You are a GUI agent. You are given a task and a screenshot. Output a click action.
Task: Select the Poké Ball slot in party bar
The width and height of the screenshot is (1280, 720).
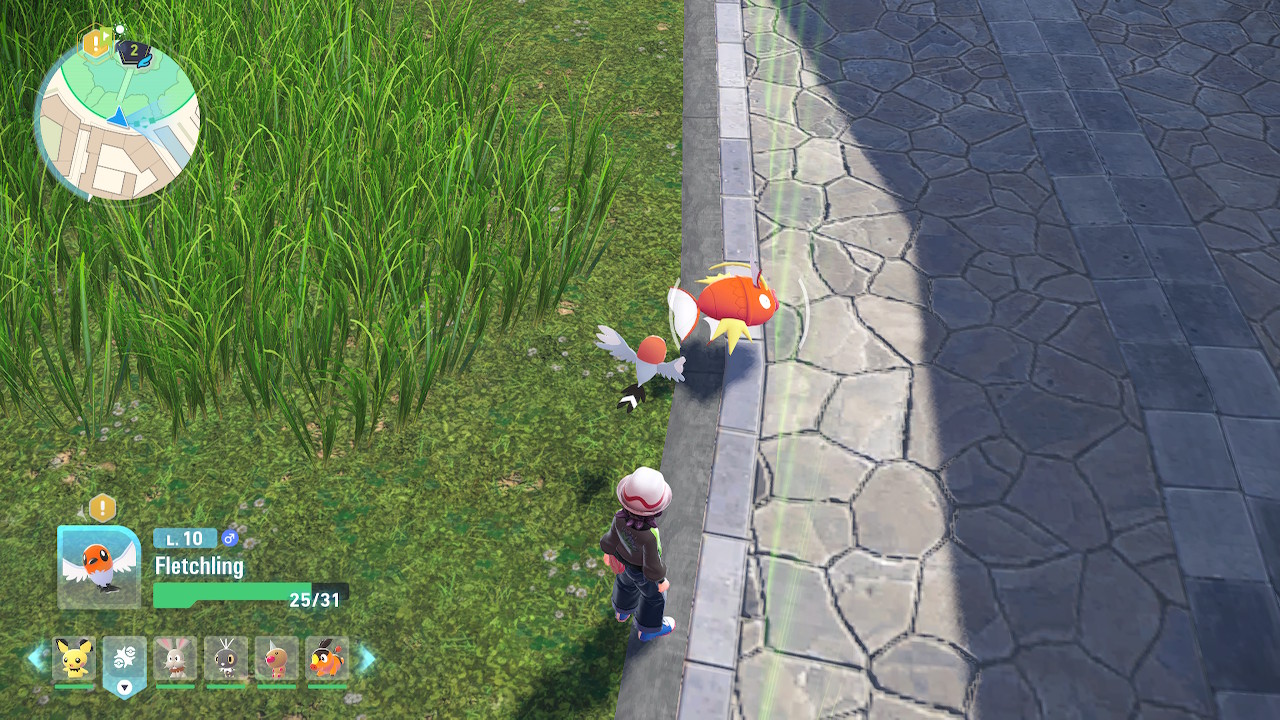[124, 661]
